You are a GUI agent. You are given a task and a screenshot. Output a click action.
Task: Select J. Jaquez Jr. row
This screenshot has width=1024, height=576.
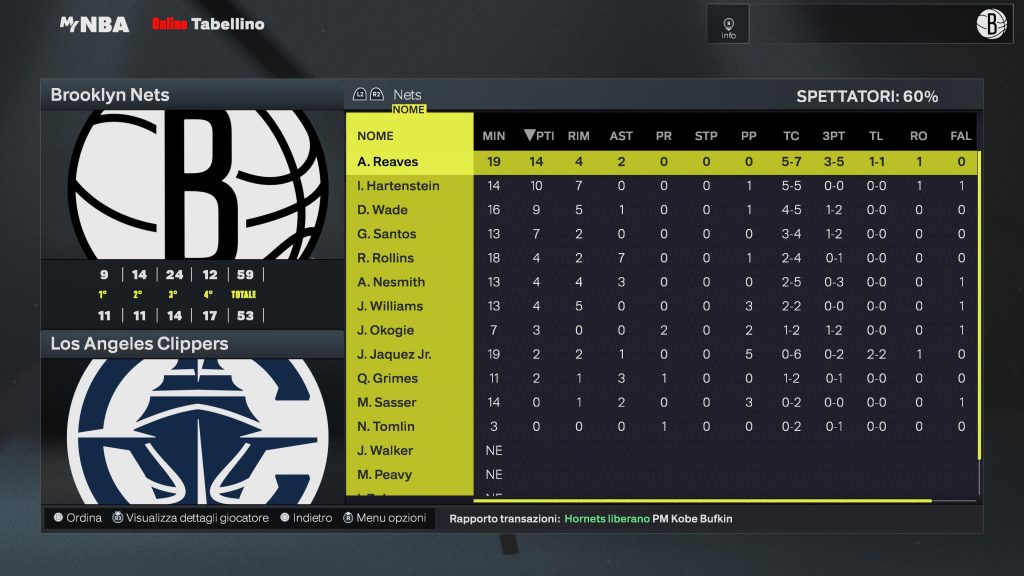pos(394,354)
